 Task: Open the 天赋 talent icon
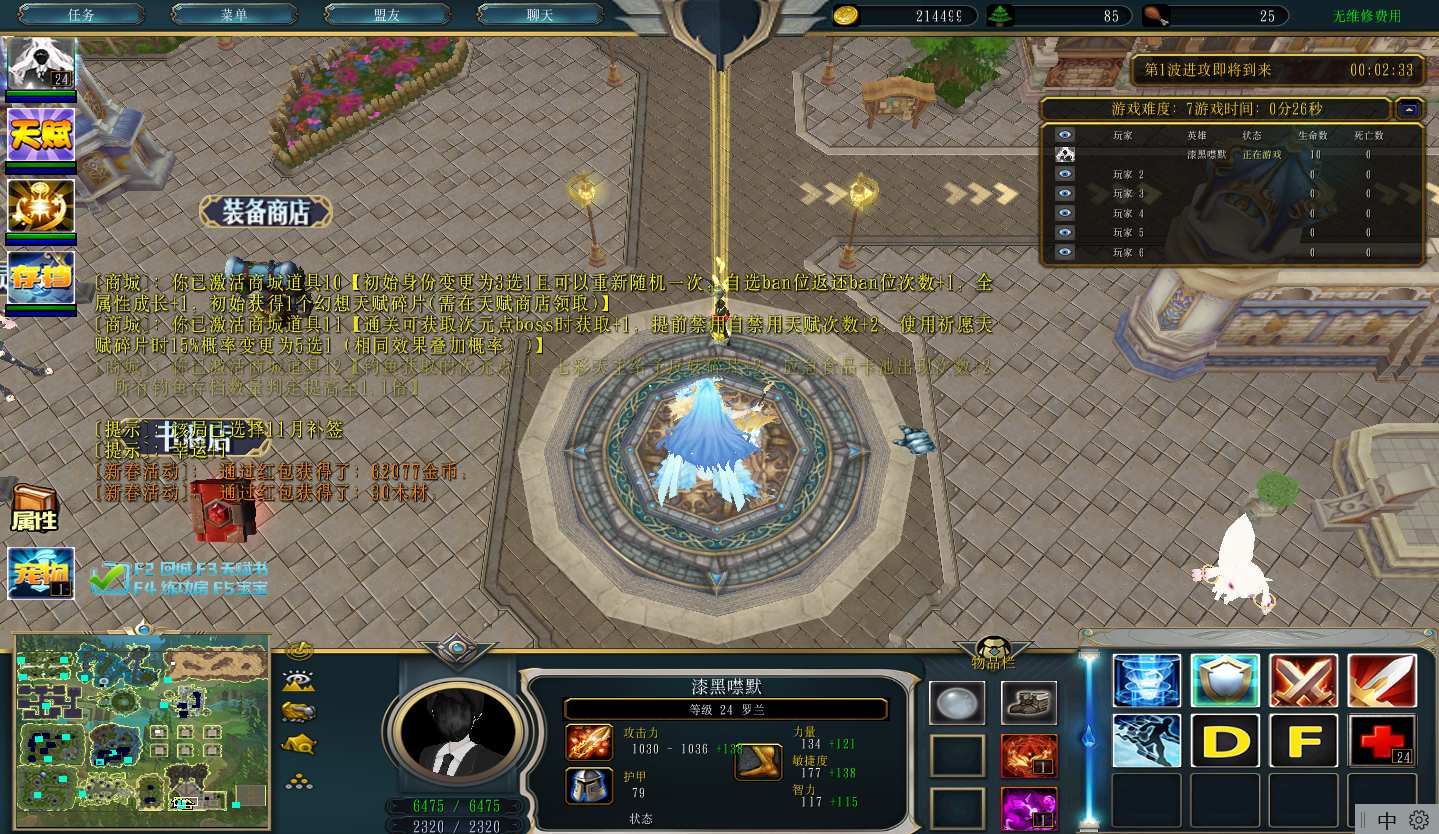tap(41, 134)
